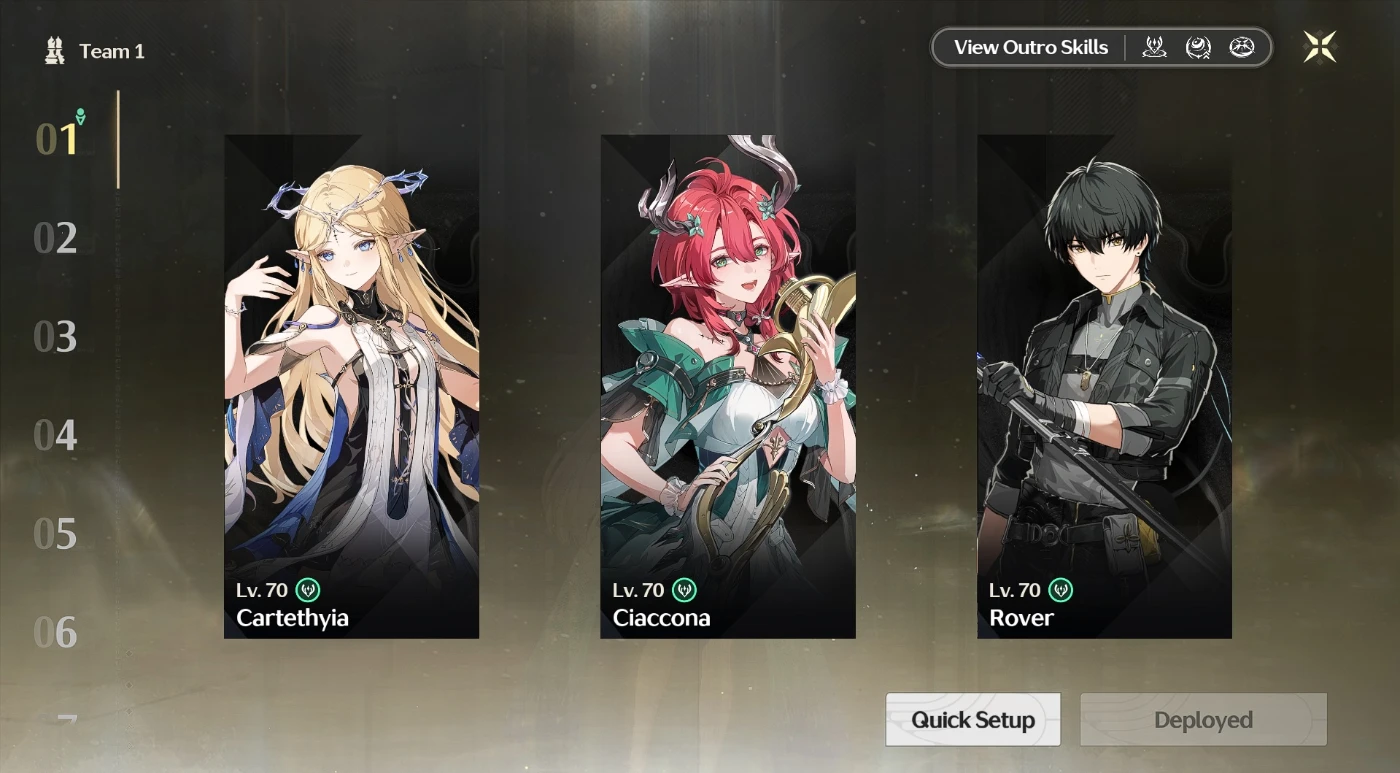This screenshot has height=773, width=1400.
Task: View Outro Skills for this team
Action: [x=1030, y=47]
